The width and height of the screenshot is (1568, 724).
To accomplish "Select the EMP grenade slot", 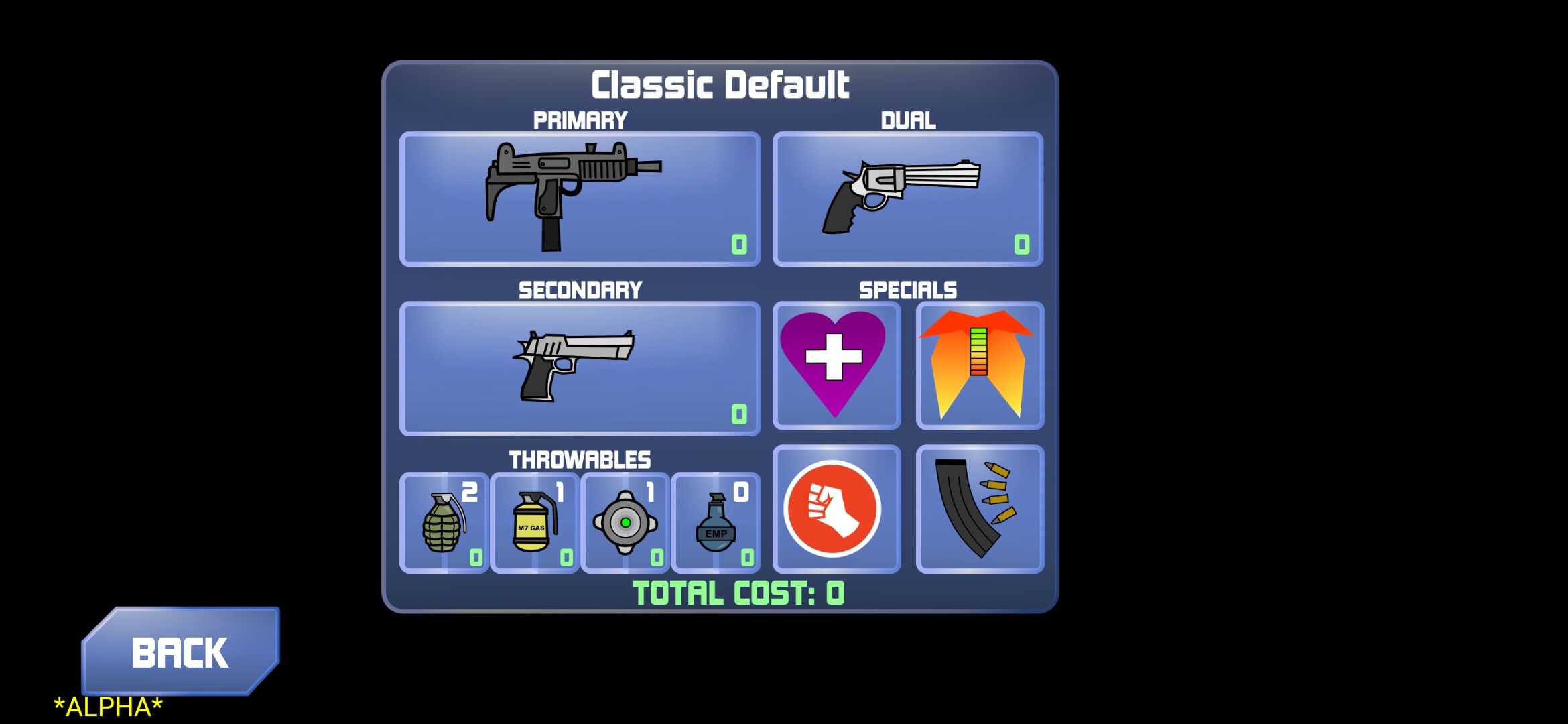I will pos(716,523).
